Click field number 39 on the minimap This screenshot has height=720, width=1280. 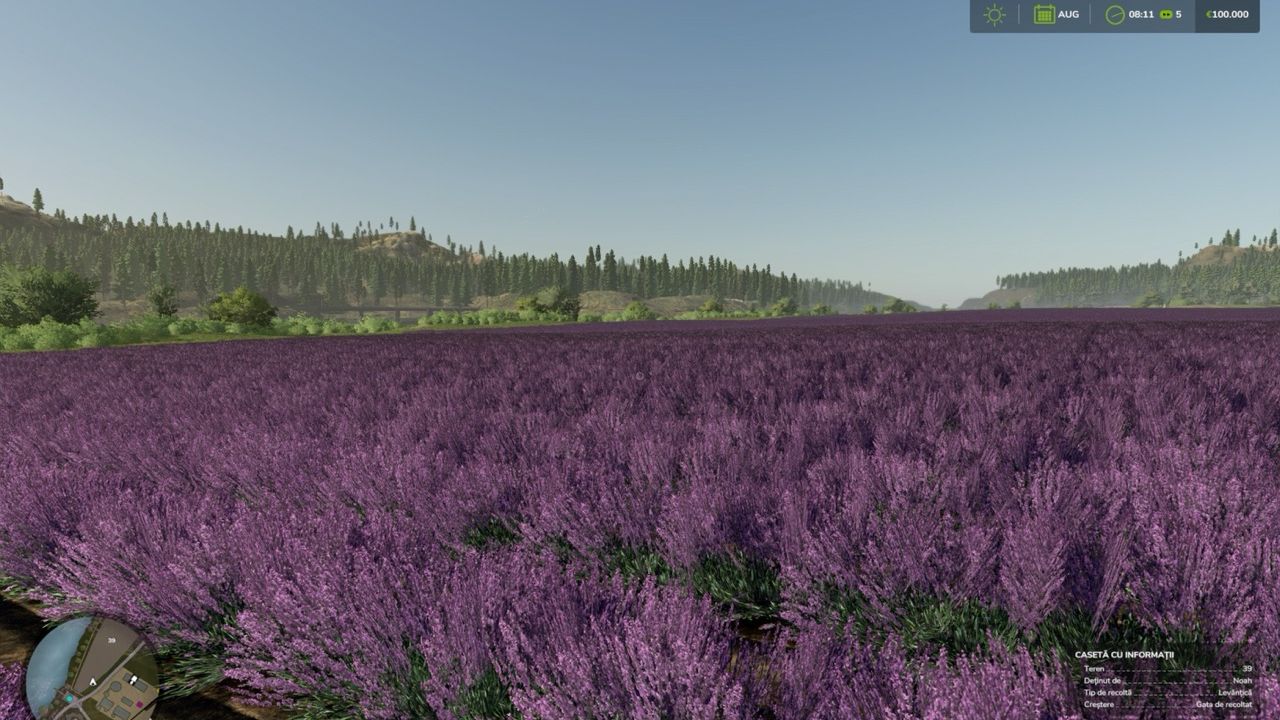[x=112, y=640]
